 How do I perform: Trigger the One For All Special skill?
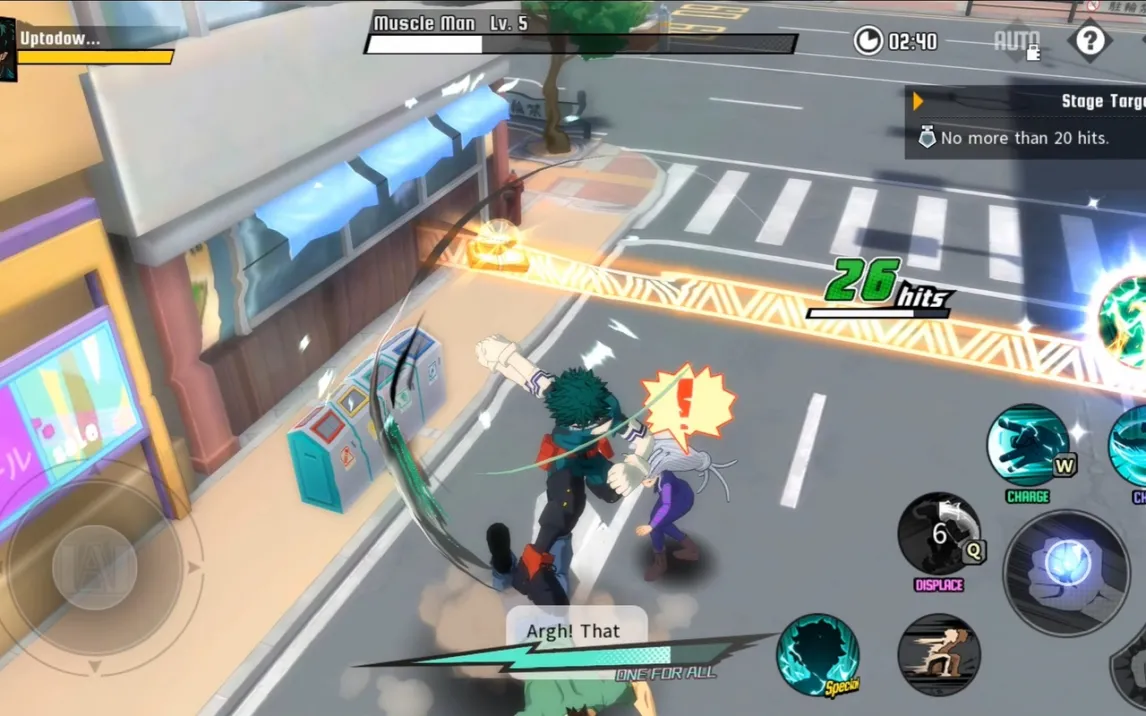click(818, 655)
